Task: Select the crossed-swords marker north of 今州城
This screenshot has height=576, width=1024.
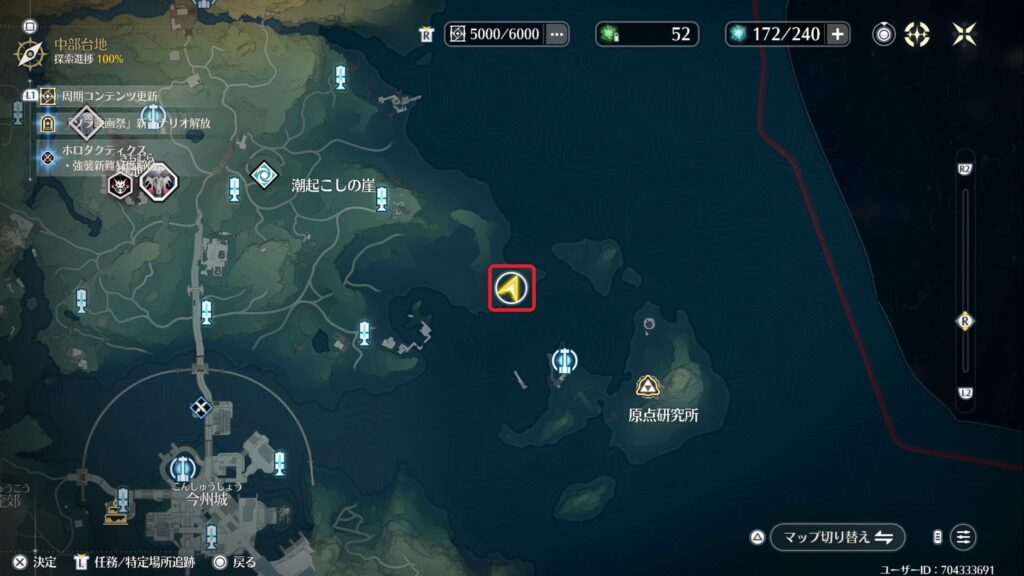Action: pos(202,407)
